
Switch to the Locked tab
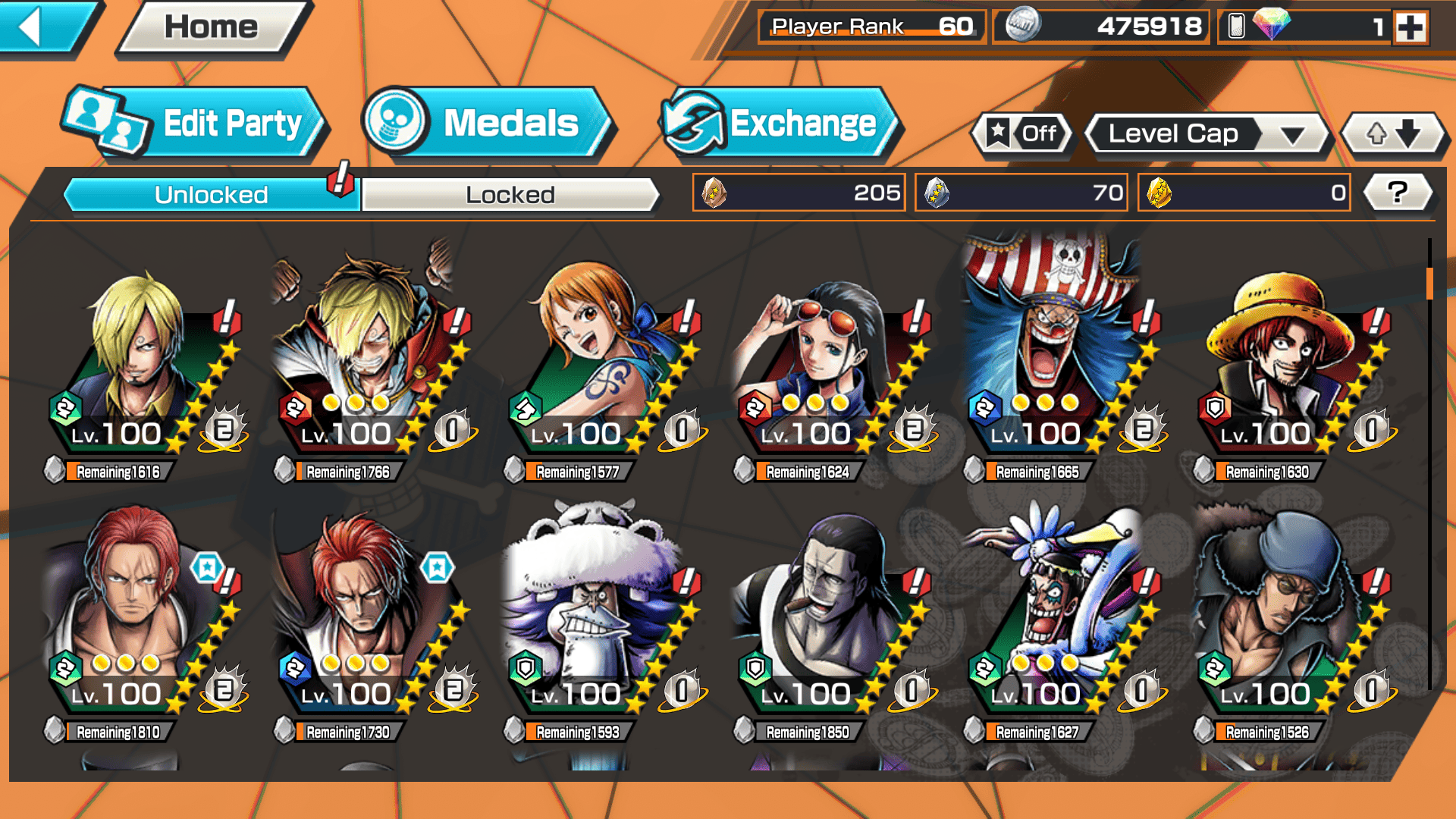(510, 195)
